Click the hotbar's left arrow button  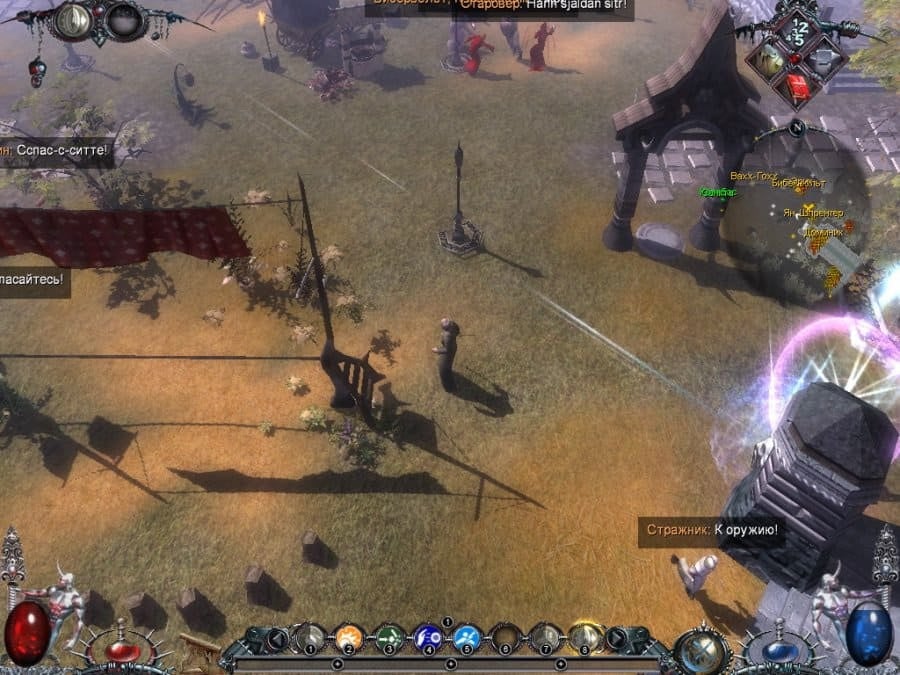coord(277,637)
